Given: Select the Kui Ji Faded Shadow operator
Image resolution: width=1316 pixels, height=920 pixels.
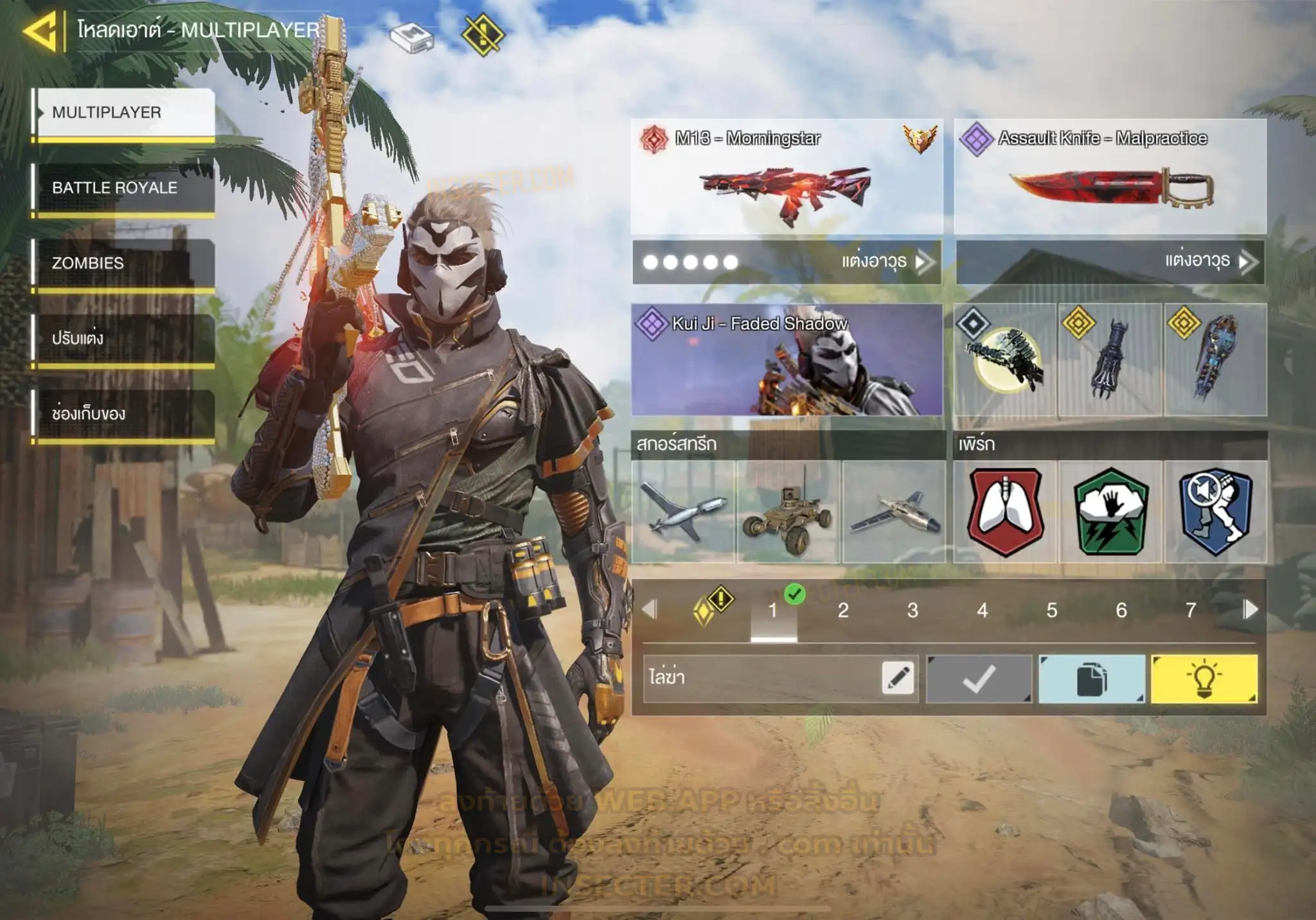Looking at the screenshot, I should (x=787, y=360).
